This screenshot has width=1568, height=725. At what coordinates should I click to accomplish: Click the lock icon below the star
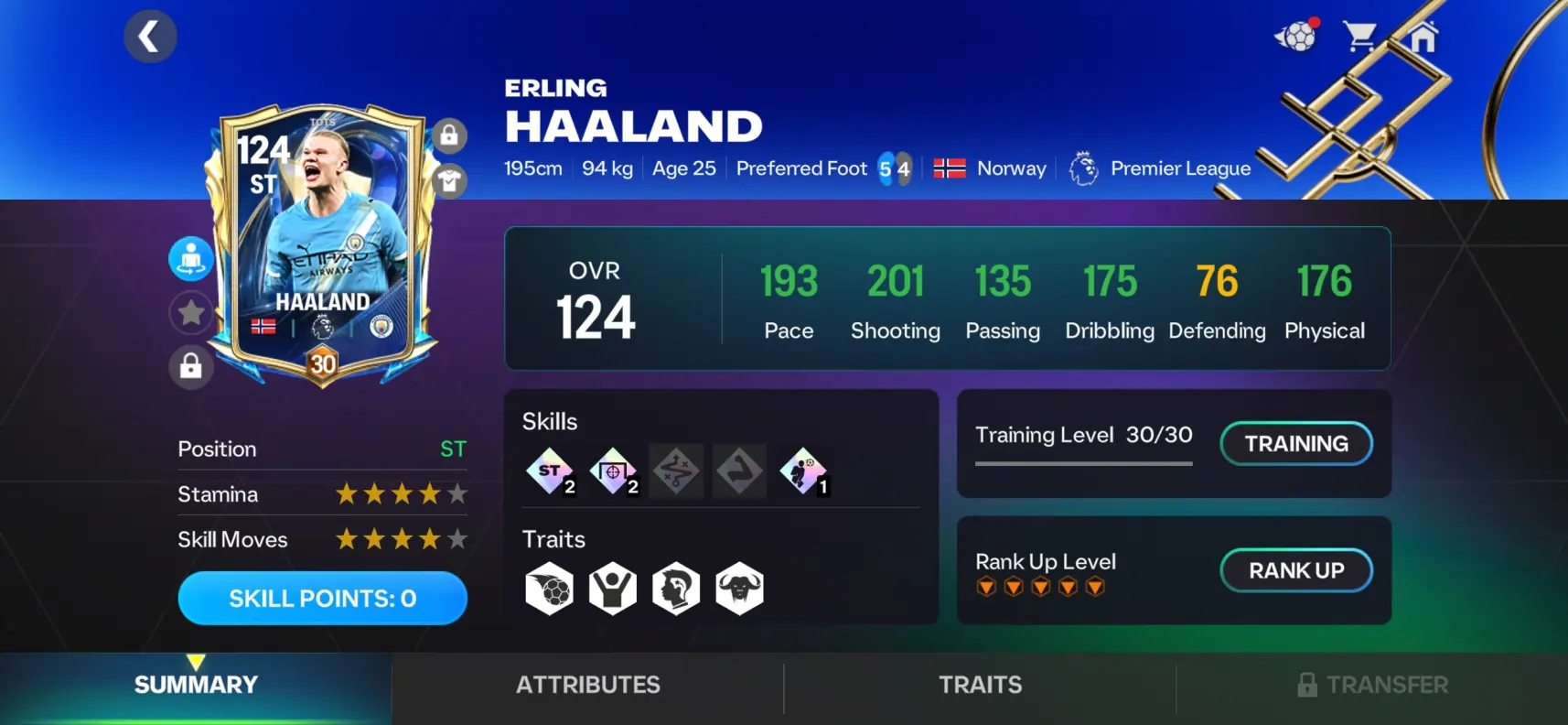click(x=190, y=367)
